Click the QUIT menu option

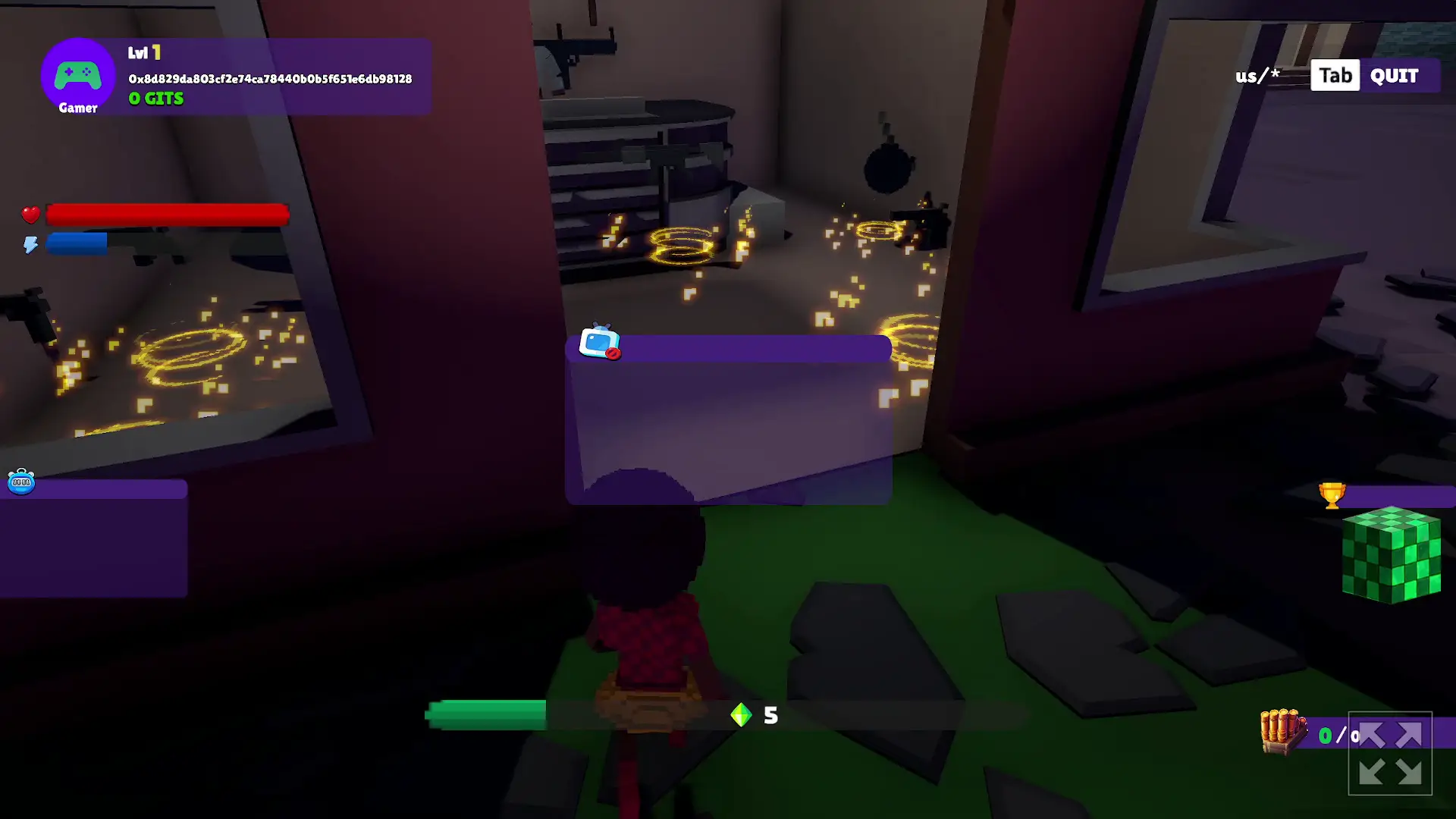(1394, 75)
